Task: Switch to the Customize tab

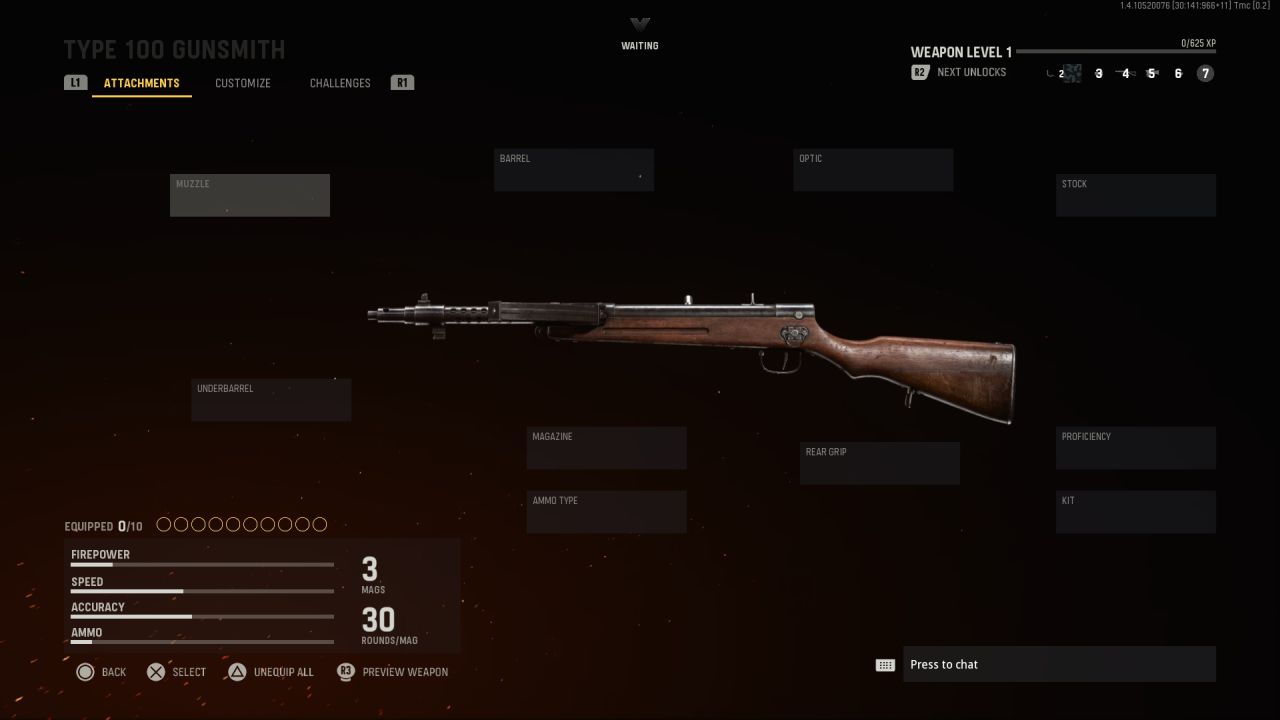Action: (243, 83)
